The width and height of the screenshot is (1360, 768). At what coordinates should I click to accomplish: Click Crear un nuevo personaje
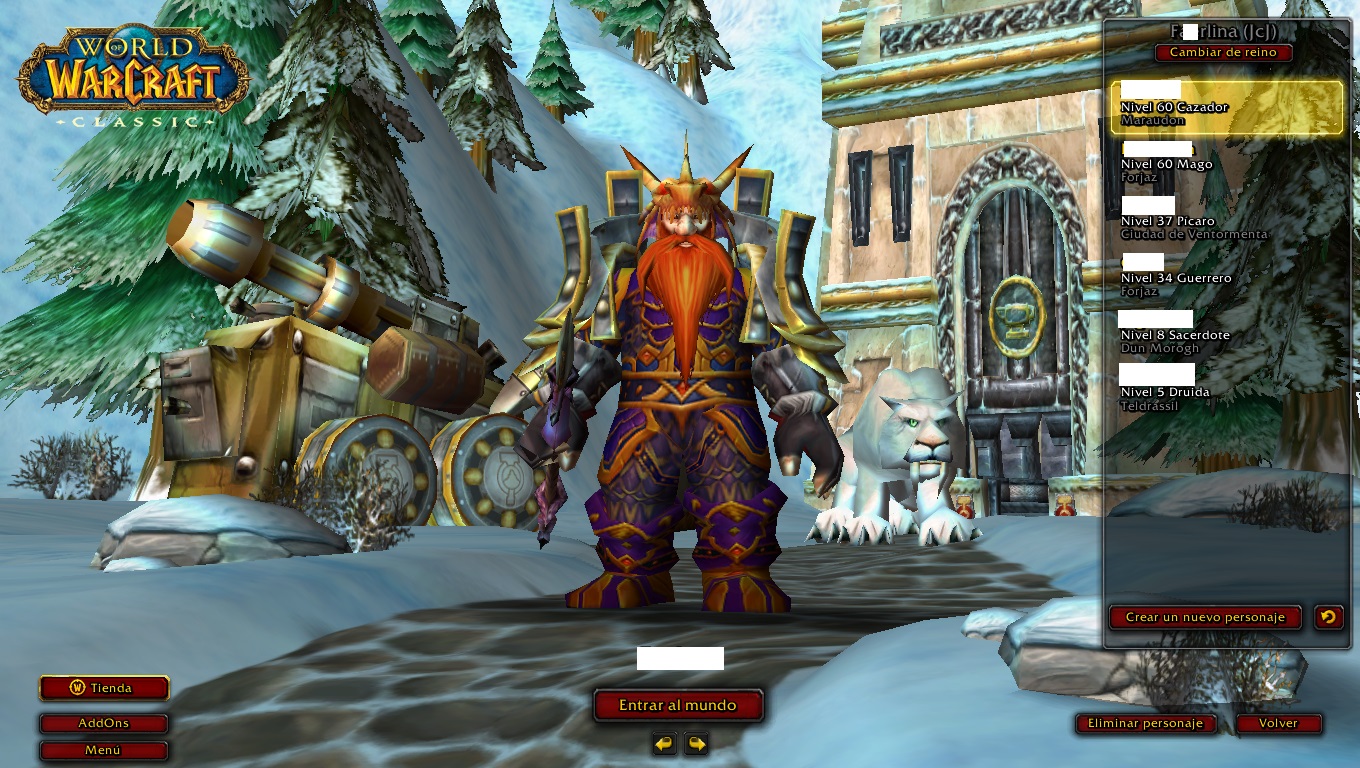coord(1205,617)
